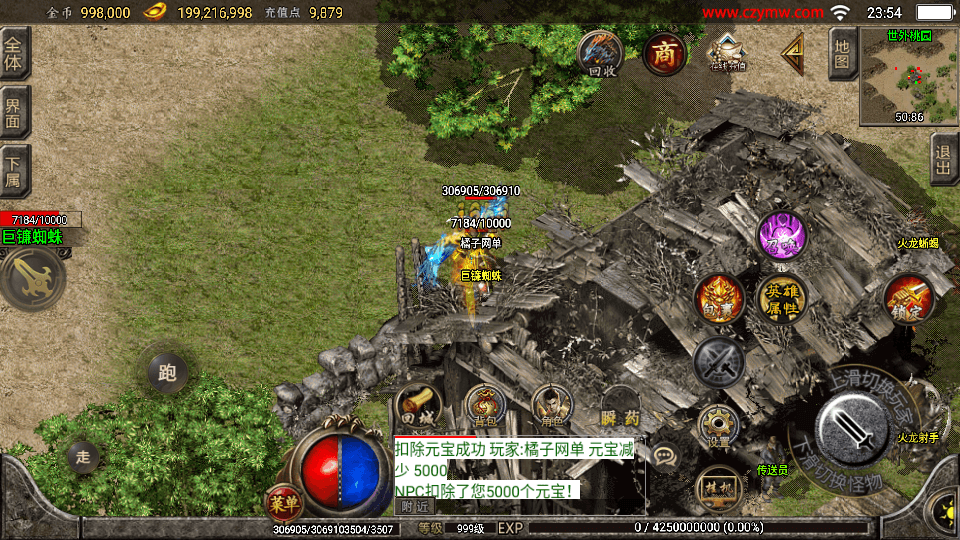
Task: Open the 地图 map button
Action: [842, 54]
